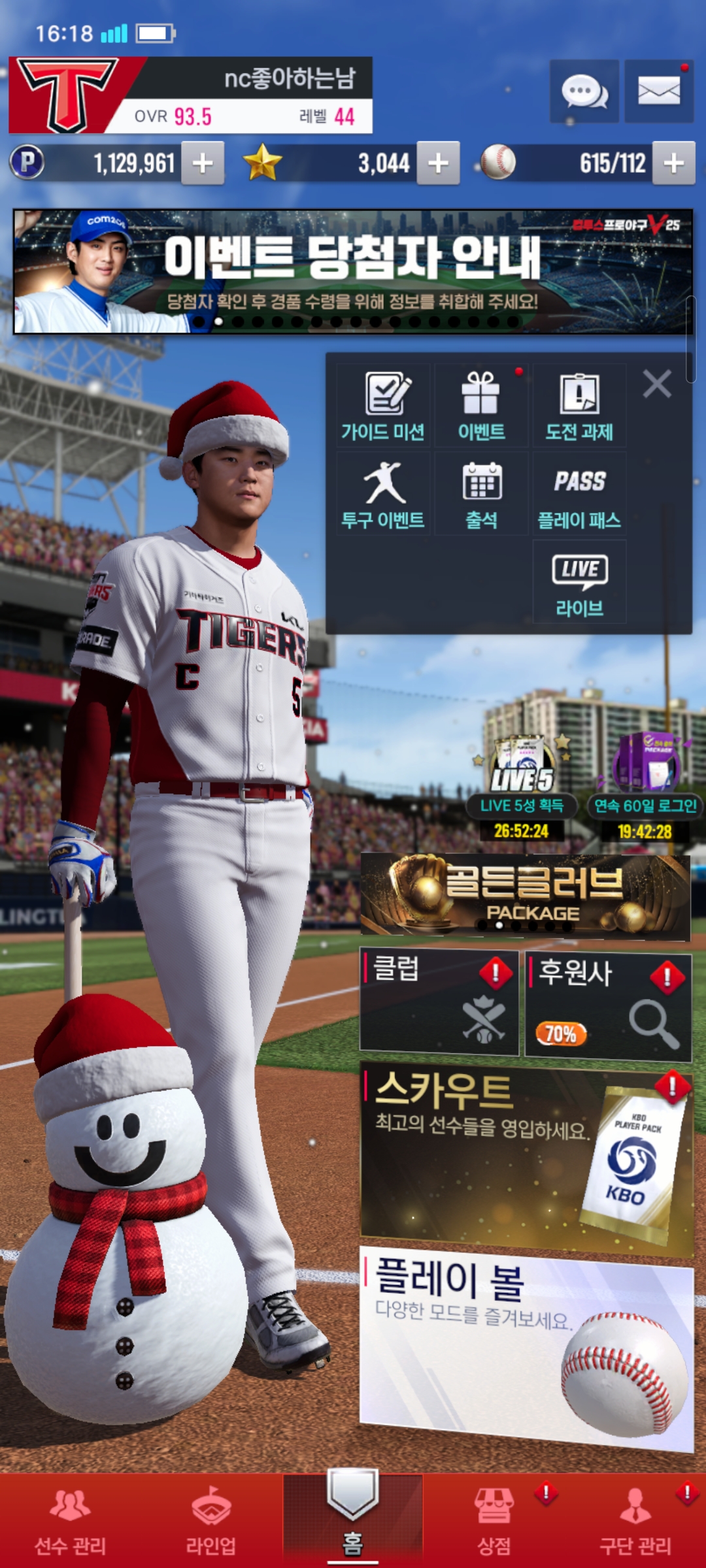706x1568 pixels.
Task: Add more stars with plus button
Action: point(438,163)
